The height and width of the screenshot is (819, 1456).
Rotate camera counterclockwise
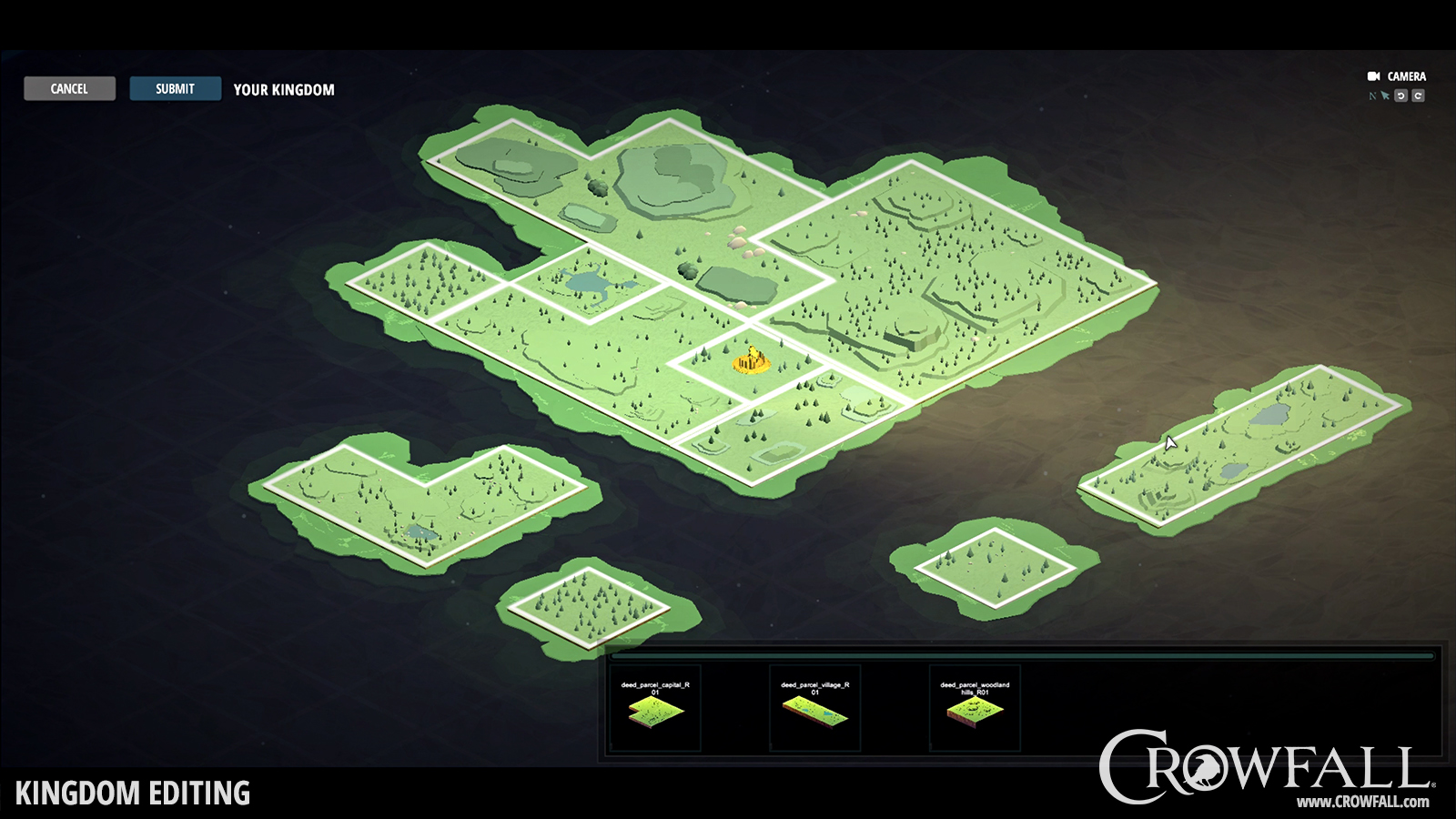1401,96
